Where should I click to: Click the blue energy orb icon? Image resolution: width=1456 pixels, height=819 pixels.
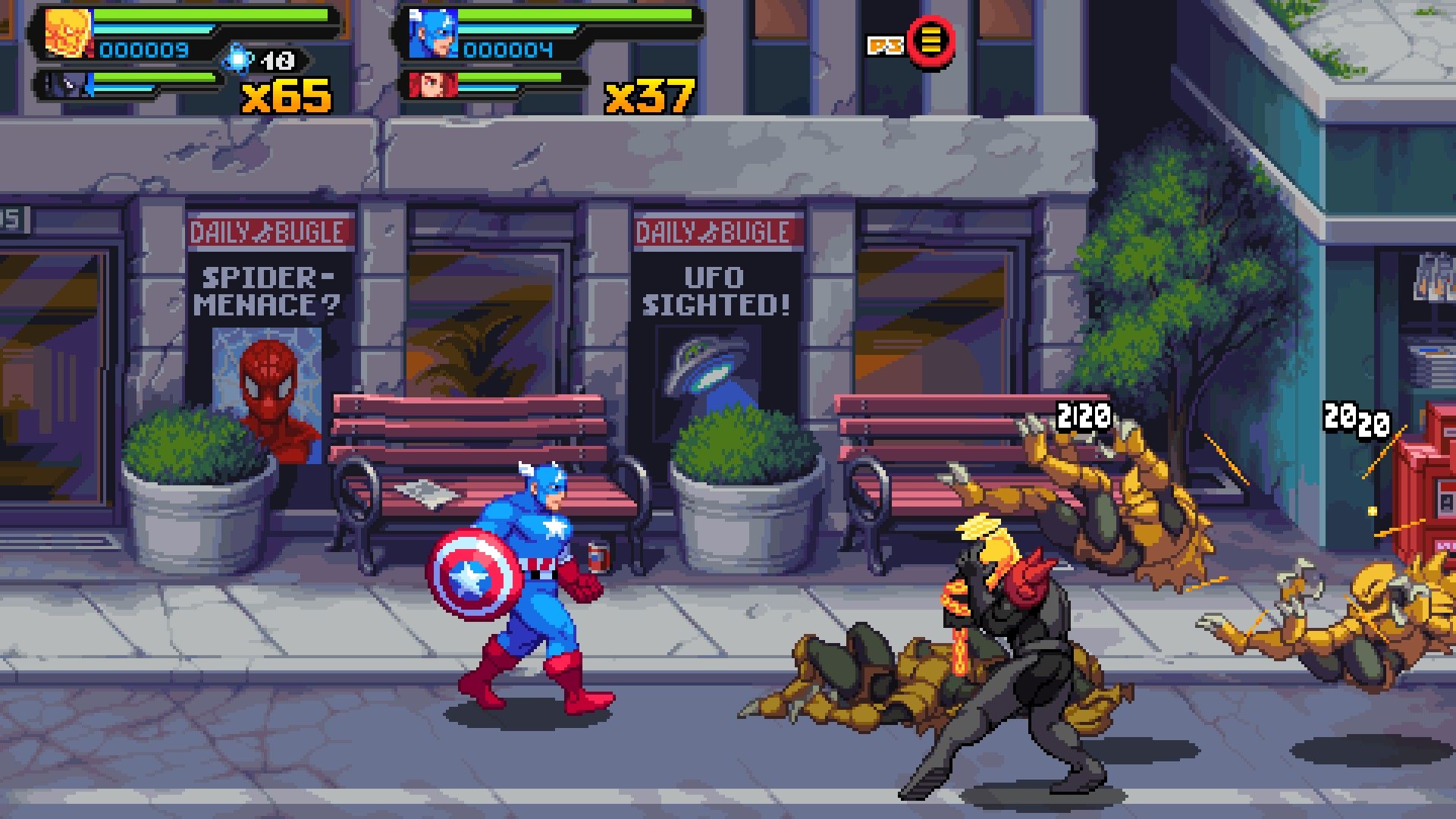[238, 58]
